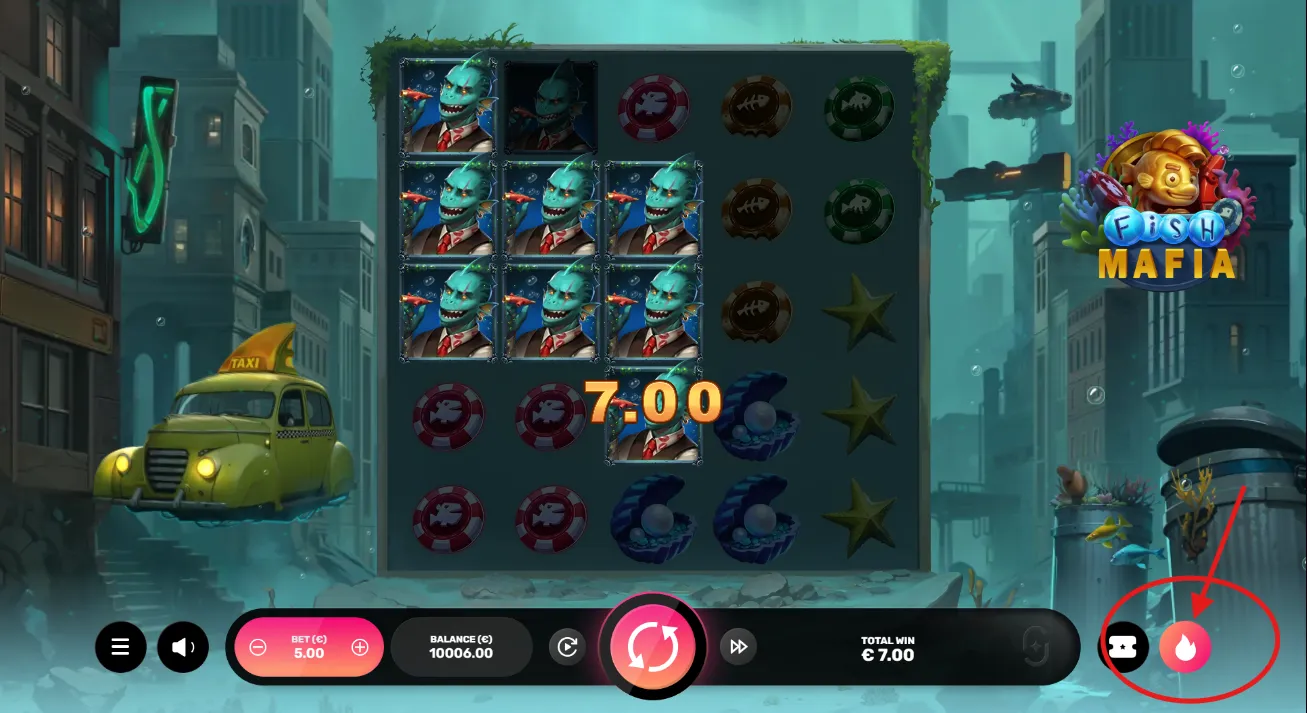Open the autoplay settings button
Image resolution: width=1307 pixels, height=713 pixels.
coord(567,647)
